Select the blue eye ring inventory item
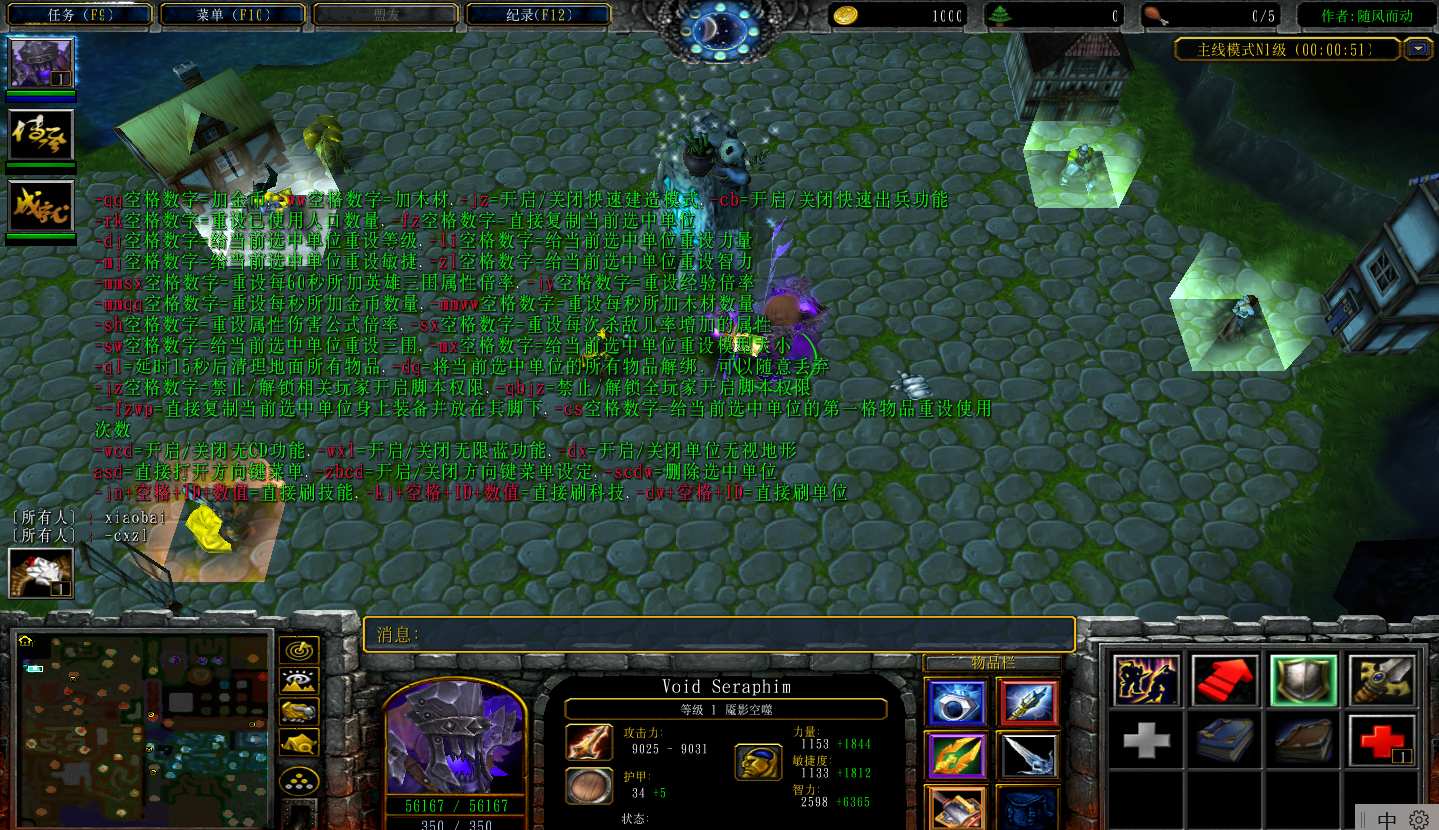The height and width of the screenshot is (830, 1439). [955, 703]
